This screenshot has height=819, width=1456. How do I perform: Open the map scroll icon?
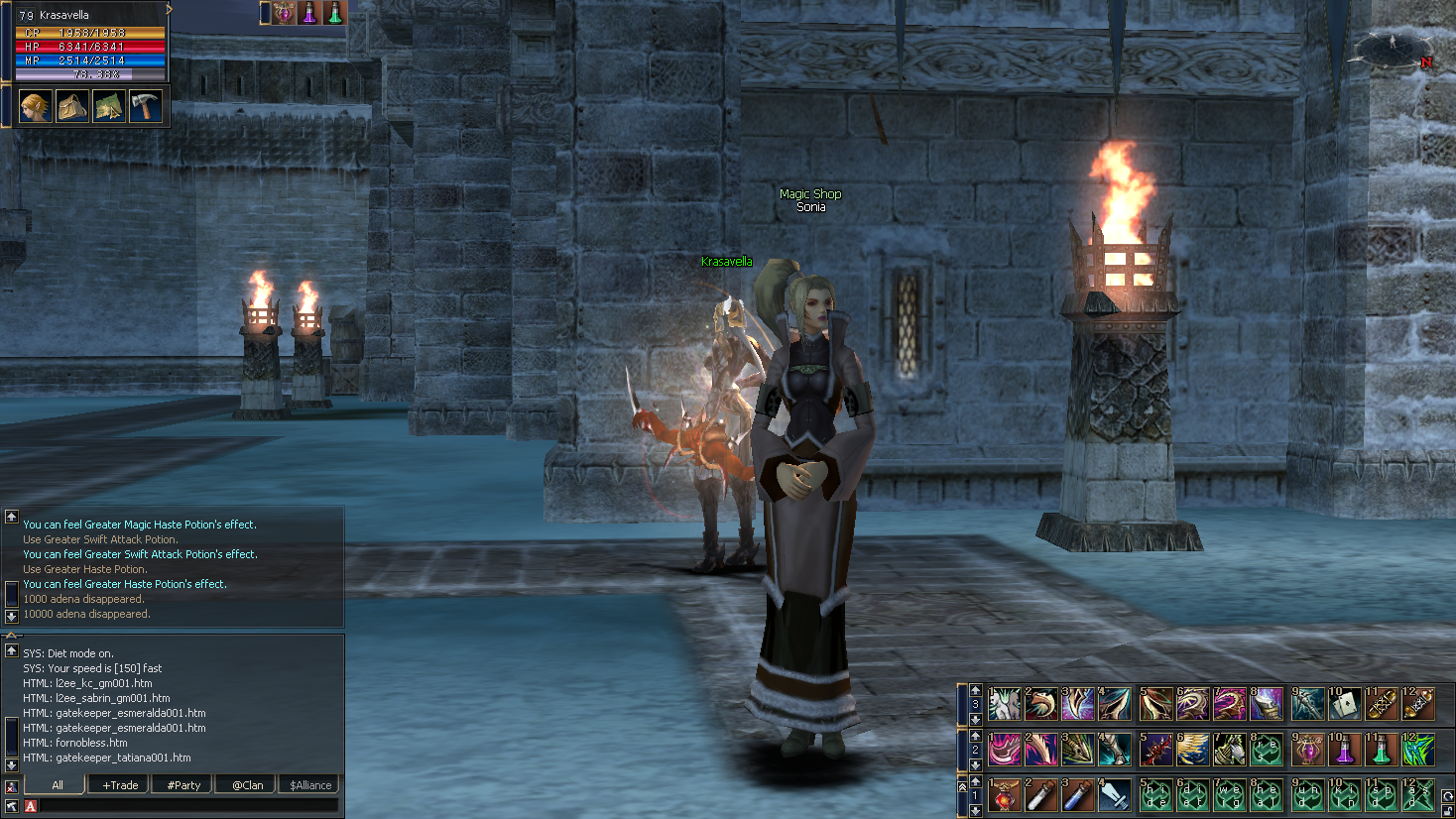pos(108,106)
